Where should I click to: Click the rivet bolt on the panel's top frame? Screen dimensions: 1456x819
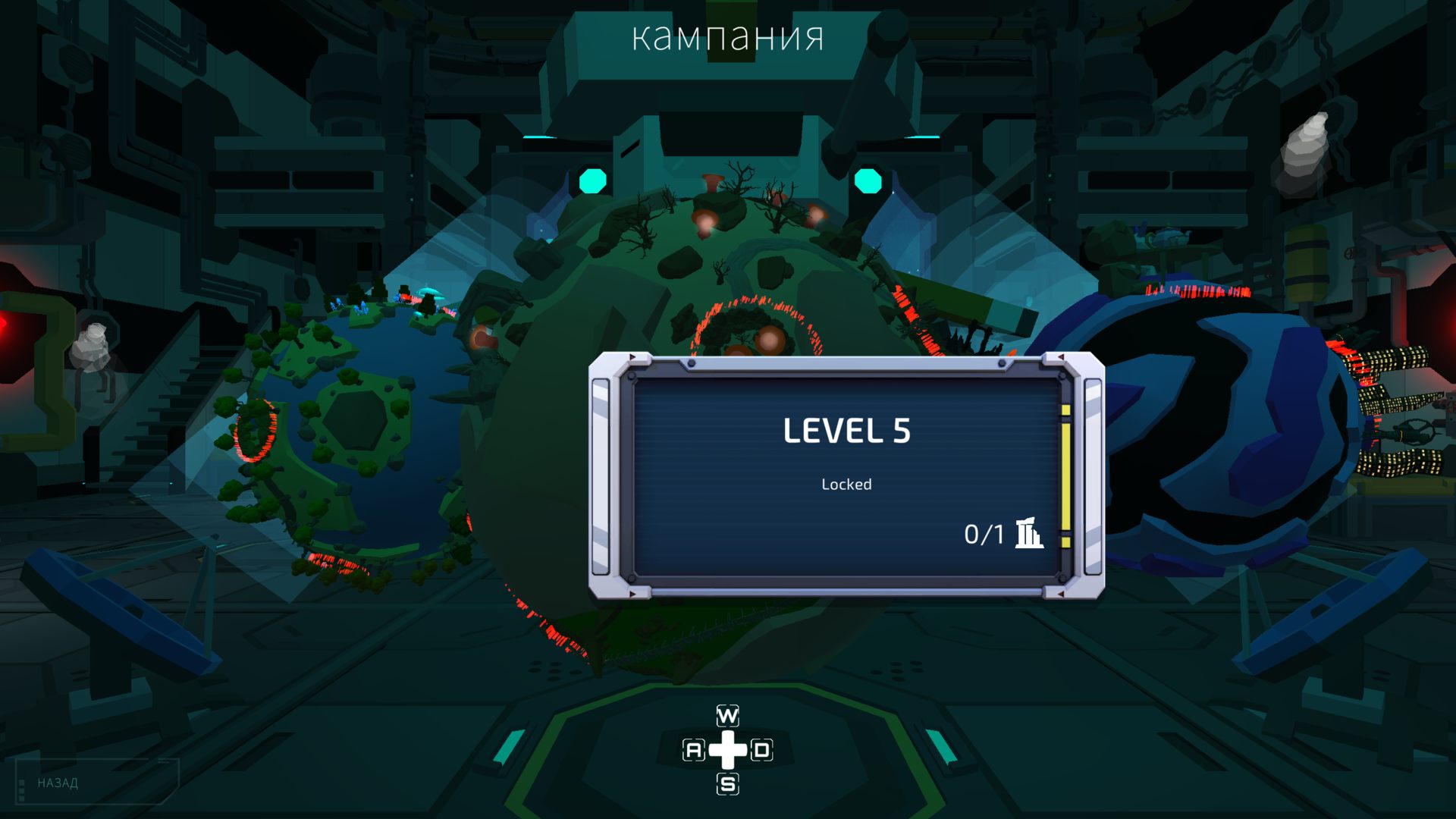(692, 362)
